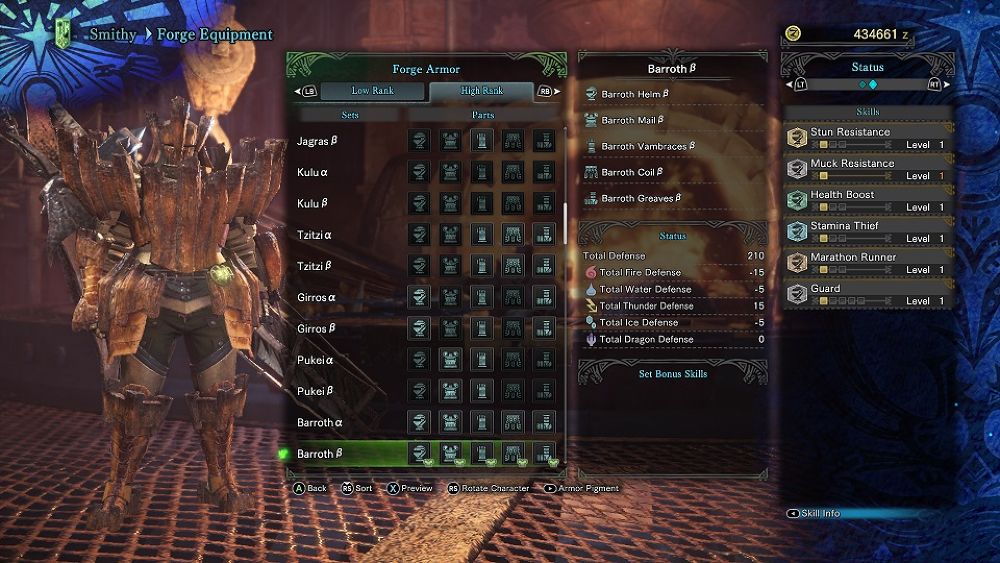Choose Barroth Greaves β armor piece

(x=642, y=198)
